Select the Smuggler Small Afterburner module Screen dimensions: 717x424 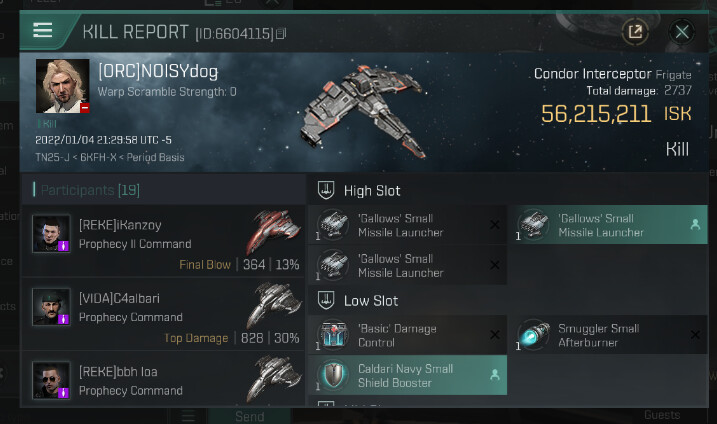608,335
